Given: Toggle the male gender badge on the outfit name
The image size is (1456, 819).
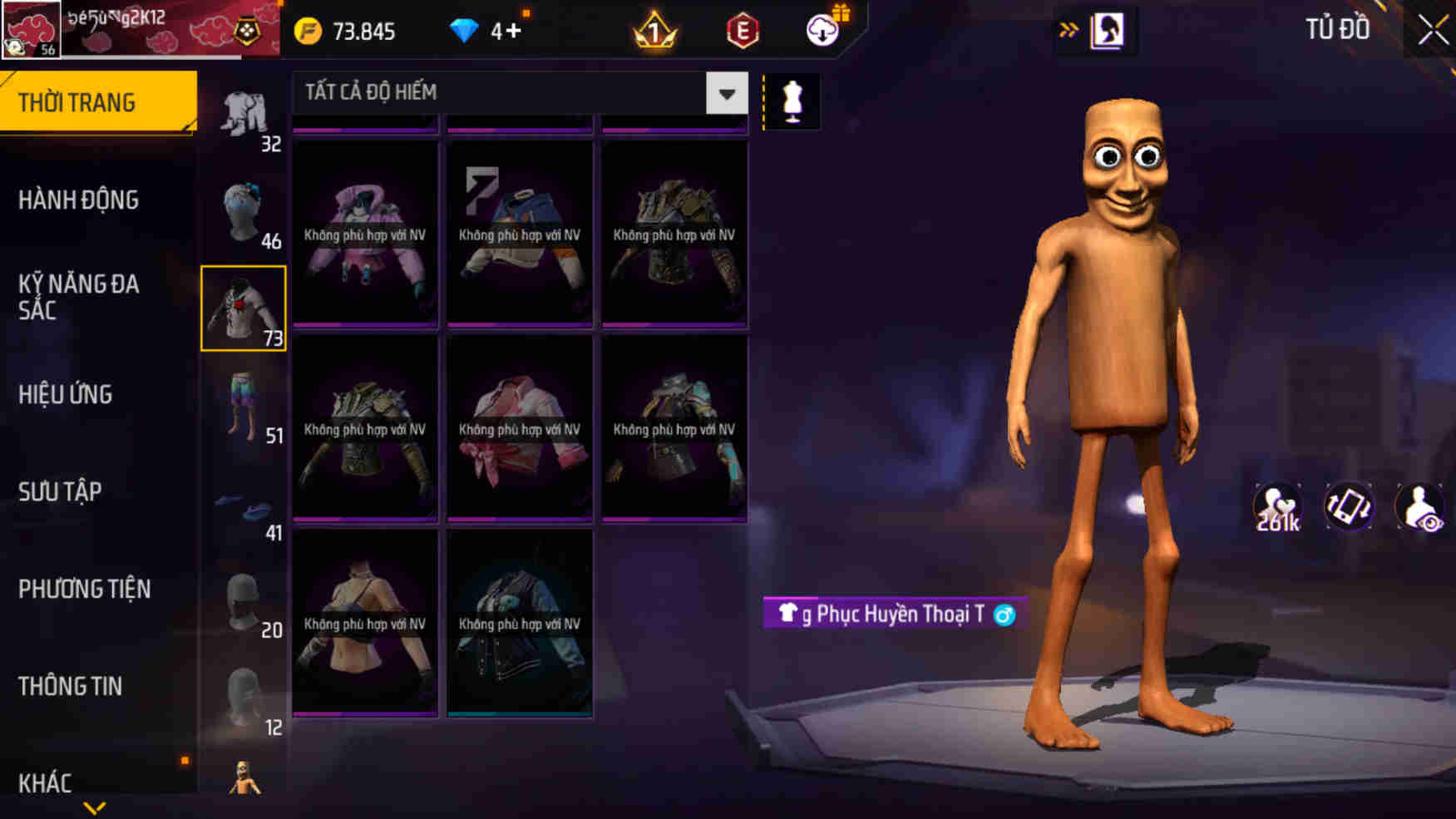Looking at the screenshot, I should click(1004, 614).
